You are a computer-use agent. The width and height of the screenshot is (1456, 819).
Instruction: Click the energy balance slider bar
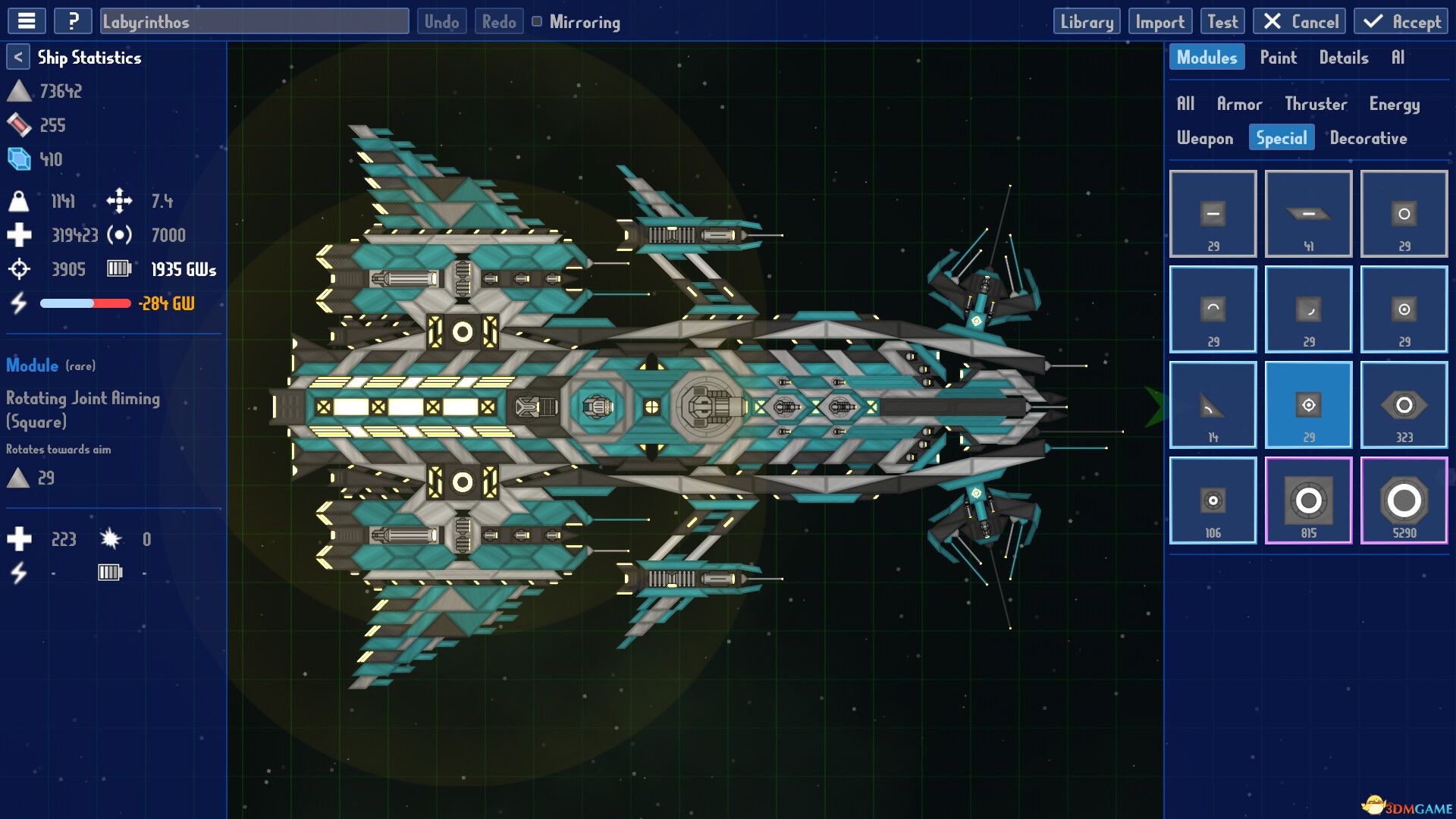point(85,303)
